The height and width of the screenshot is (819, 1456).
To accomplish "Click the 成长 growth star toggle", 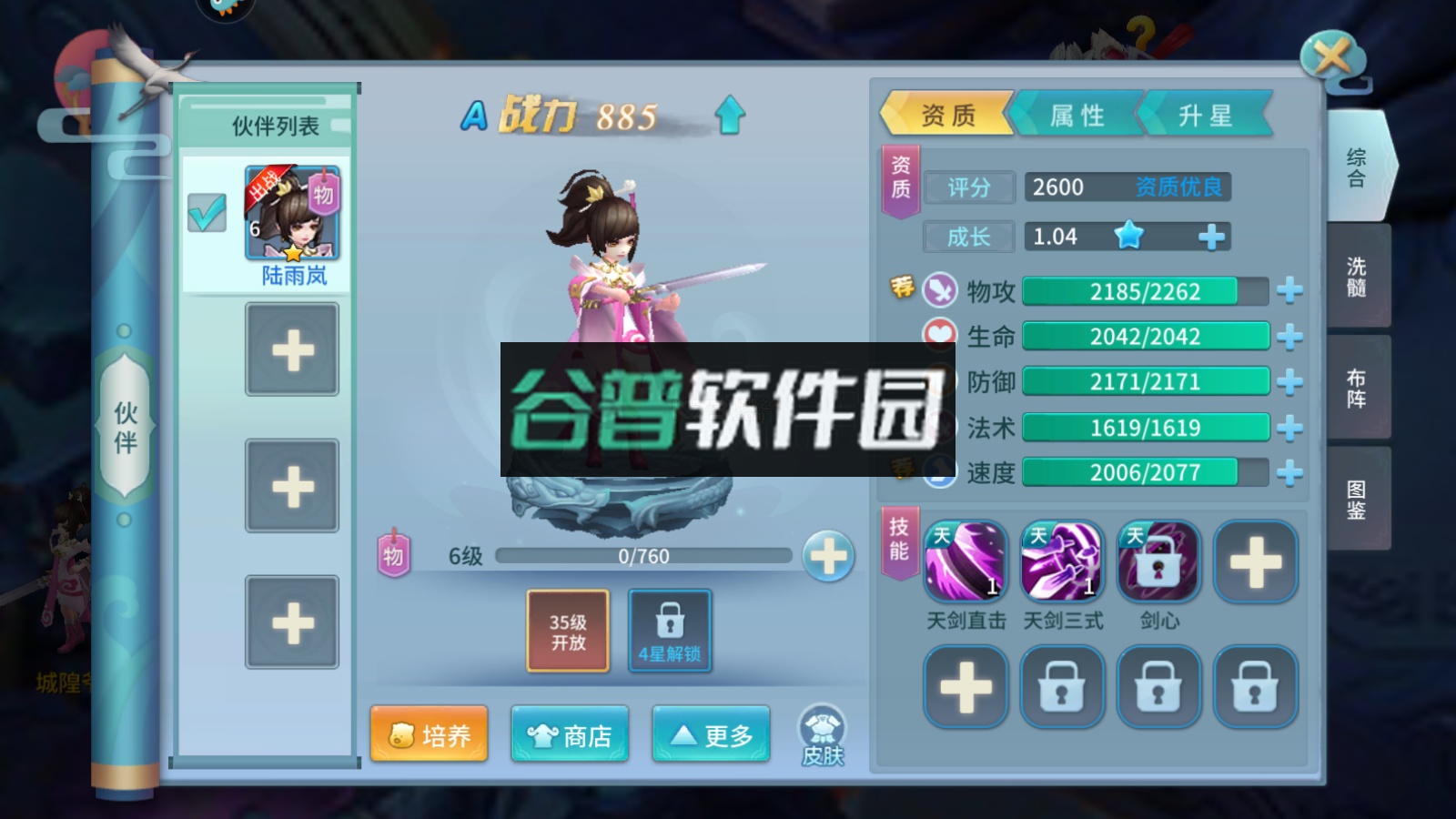I will click(x=1128, y=236).
